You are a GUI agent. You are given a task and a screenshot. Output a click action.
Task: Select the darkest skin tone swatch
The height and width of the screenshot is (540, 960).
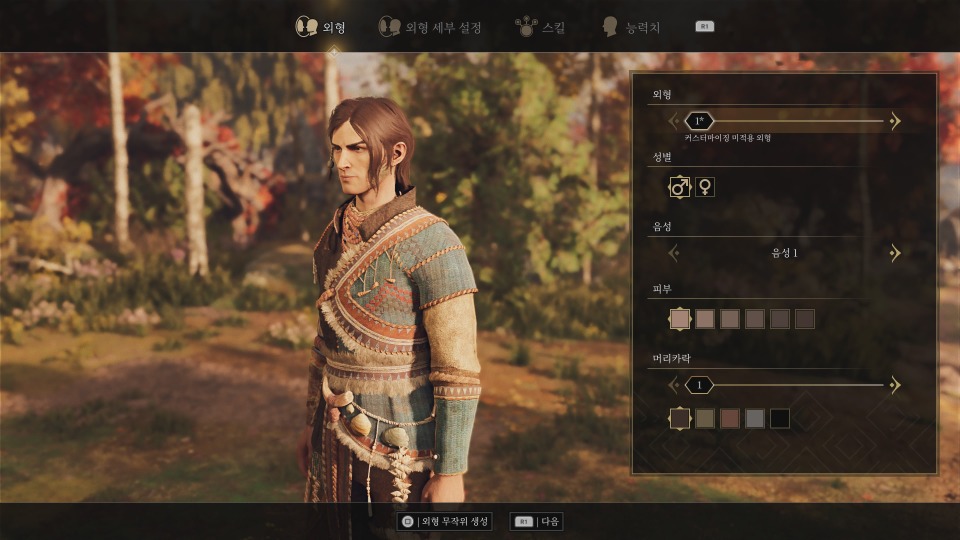[805, 319]
